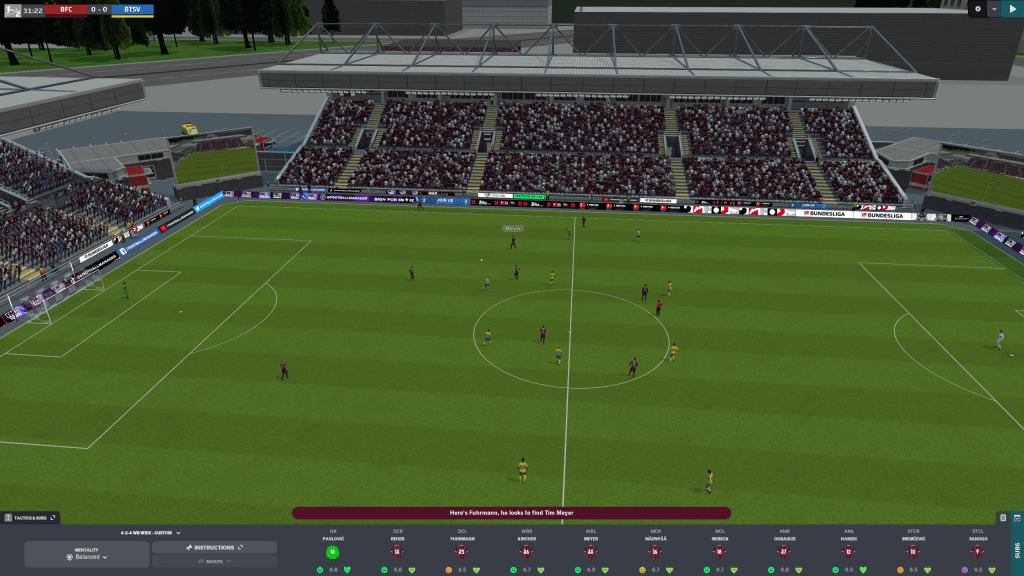Open the team Instructions panel
Screen dimensions: 1024x576
tap(215, 548)
